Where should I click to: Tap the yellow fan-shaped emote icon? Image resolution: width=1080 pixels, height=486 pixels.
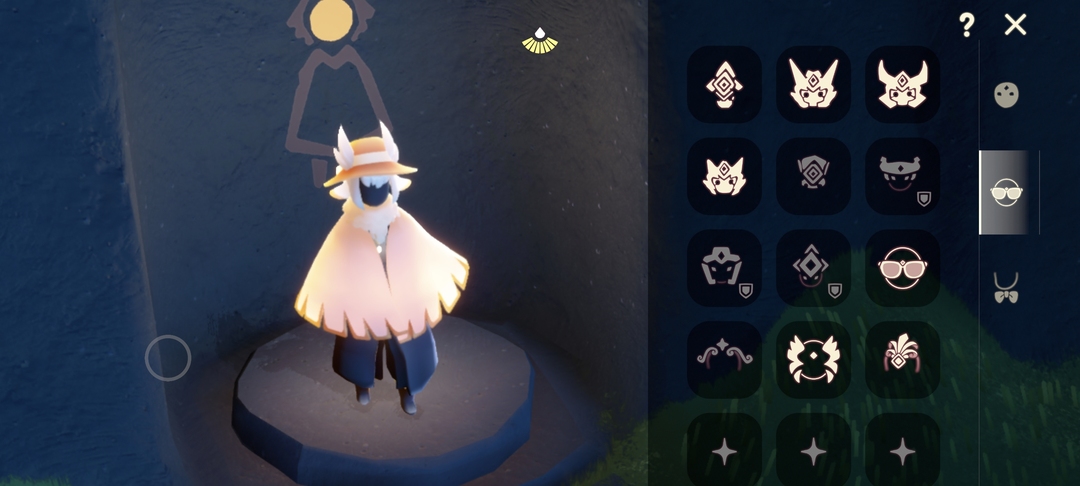[540, 41]
